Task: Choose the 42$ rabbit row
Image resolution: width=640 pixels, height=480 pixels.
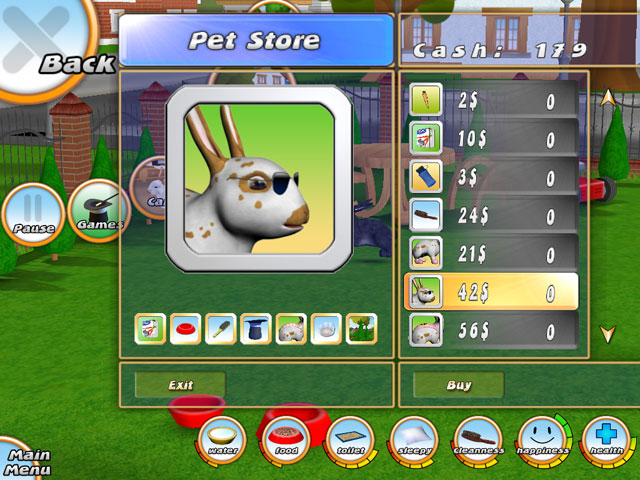Action: [x=494, y=291]
